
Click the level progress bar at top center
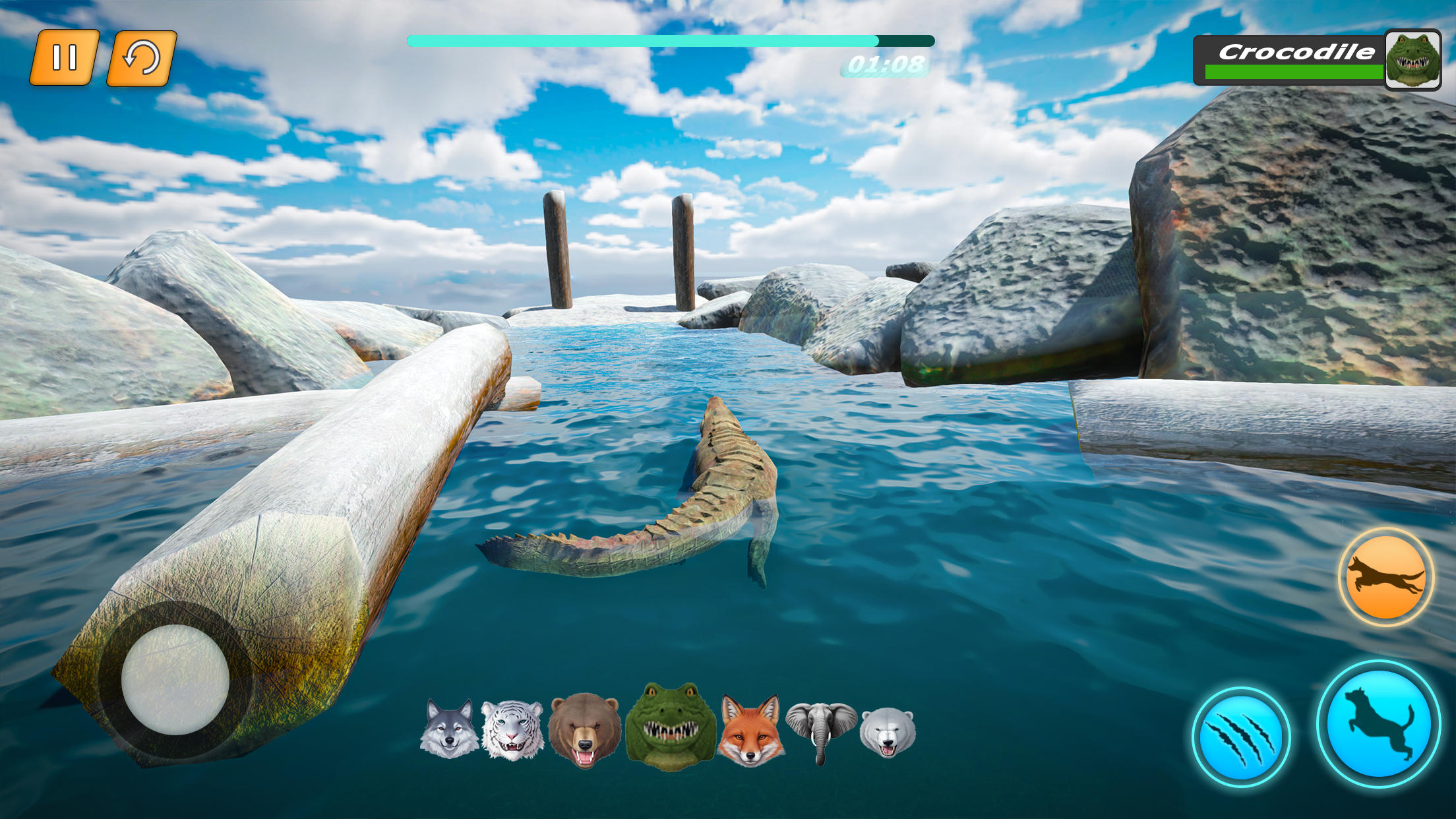pyautogui.click(x=670, y=40)
